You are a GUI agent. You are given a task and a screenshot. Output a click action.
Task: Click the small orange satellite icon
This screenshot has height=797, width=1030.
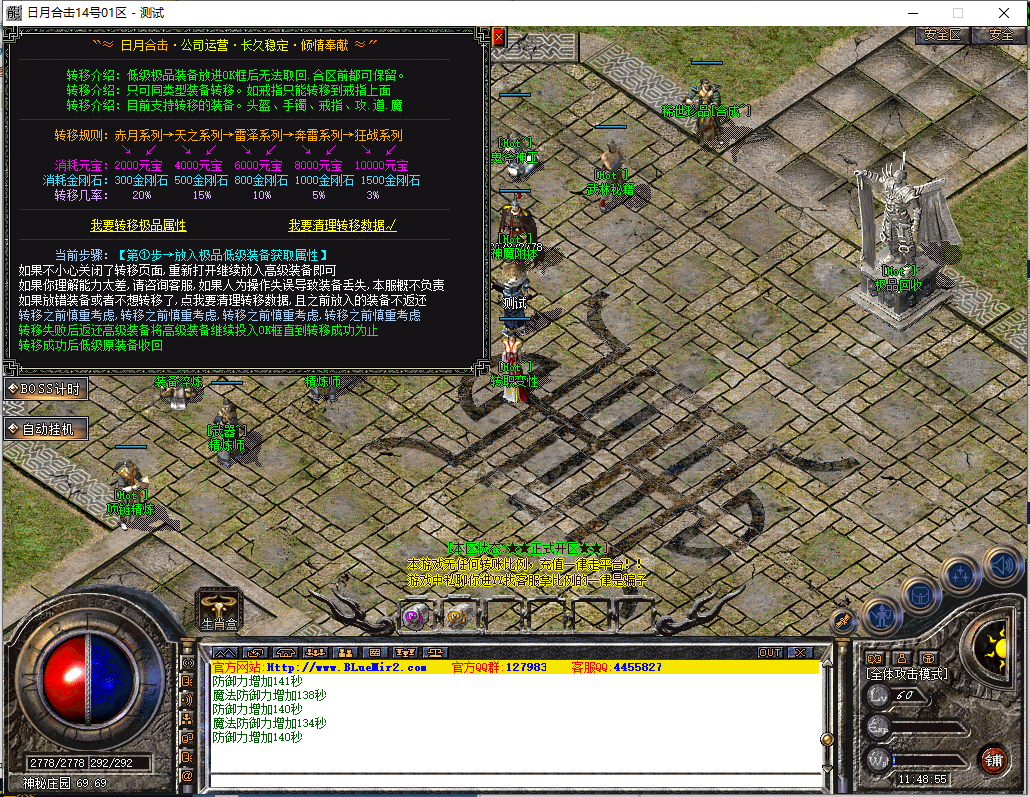click(x=842, y=621)
